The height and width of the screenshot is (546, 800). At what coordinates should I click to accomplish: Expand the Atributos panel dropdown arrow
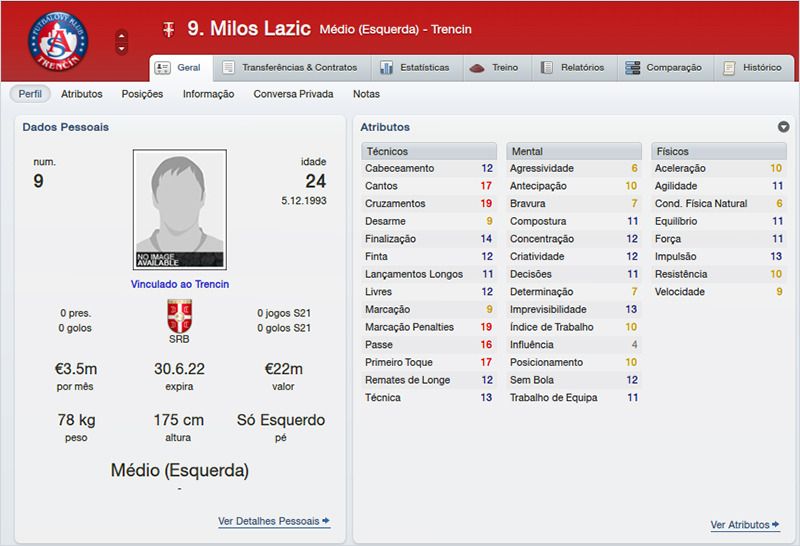(783, 127)
